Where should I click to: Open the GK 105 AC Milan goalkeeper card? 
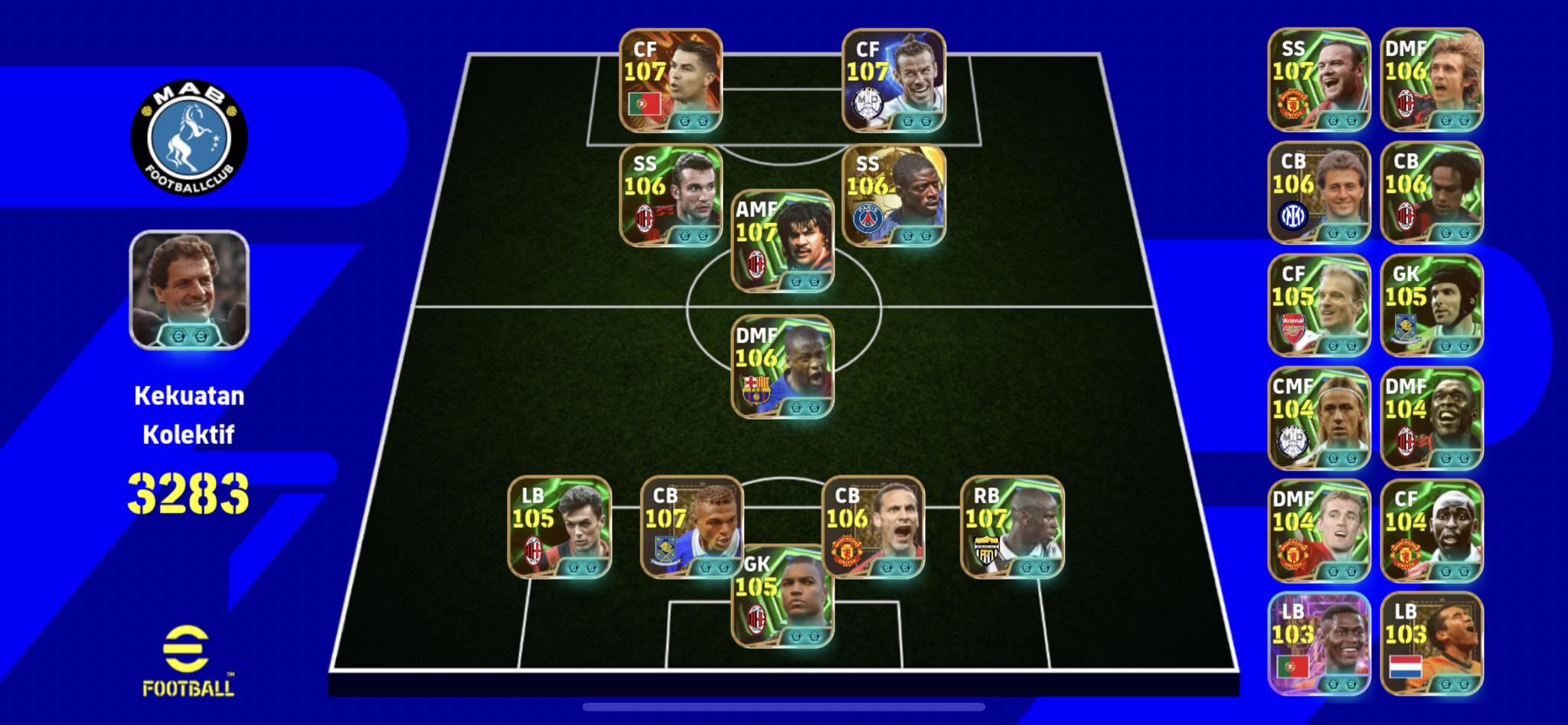coord(782,596)
